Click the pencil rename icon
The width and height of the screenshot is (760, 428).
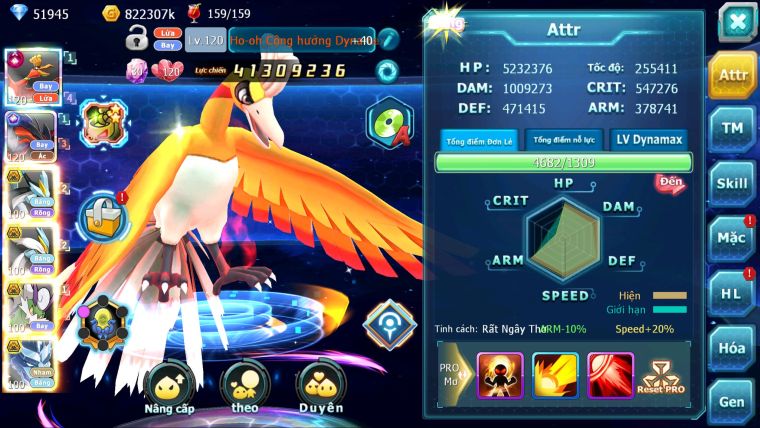(x=388, y=39)
